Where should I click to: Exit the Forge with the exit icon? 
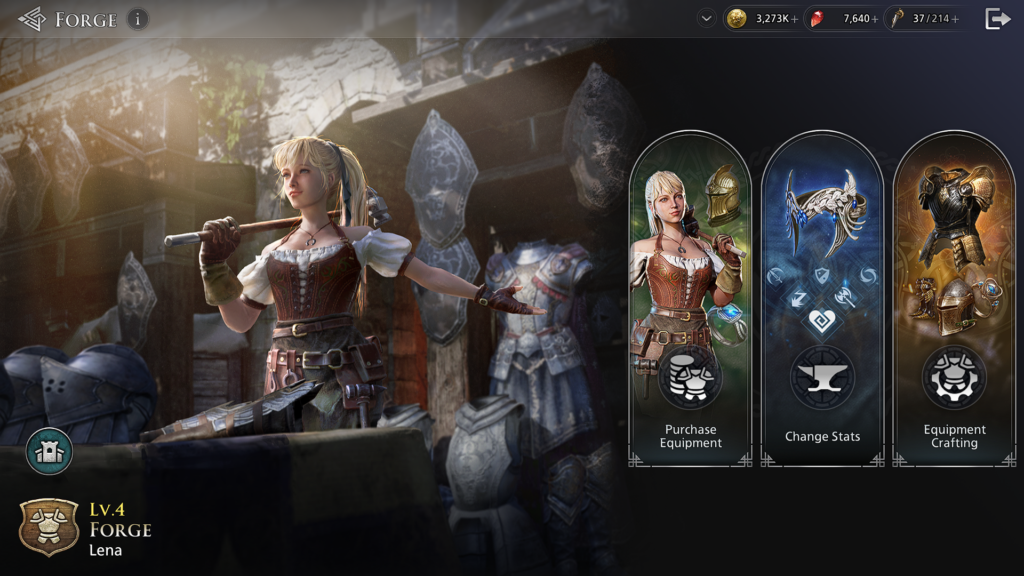click(x=998, y=18)
